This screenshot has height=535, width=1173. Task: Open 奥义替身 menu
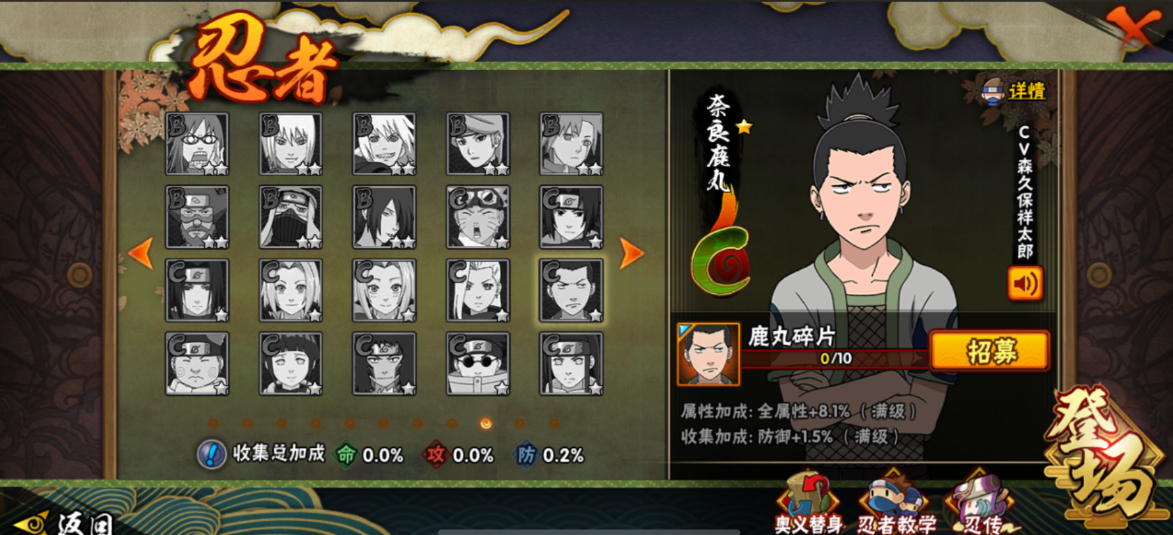click(809, 503)
